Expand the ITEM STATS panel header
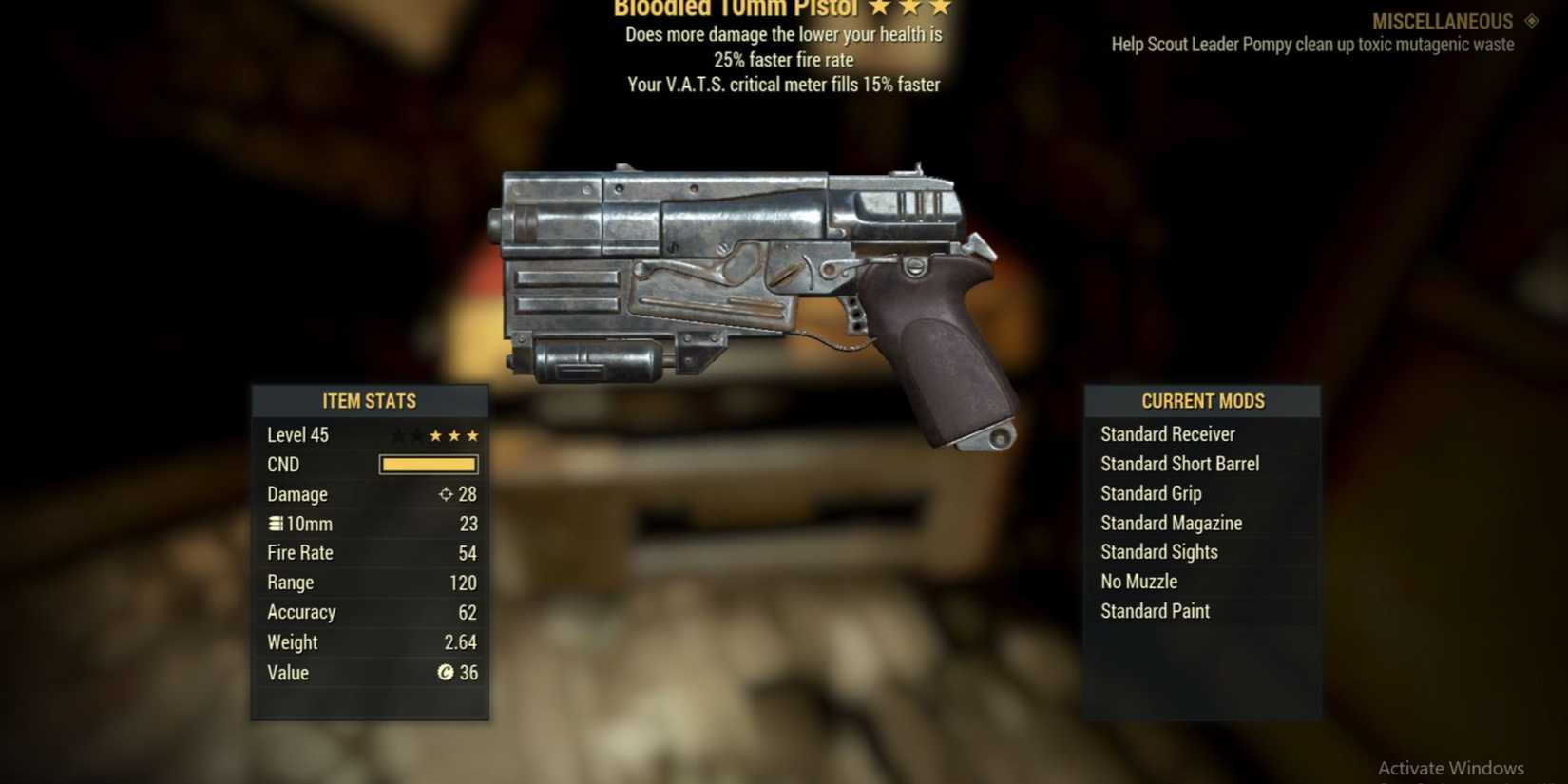 pos(369,401)
